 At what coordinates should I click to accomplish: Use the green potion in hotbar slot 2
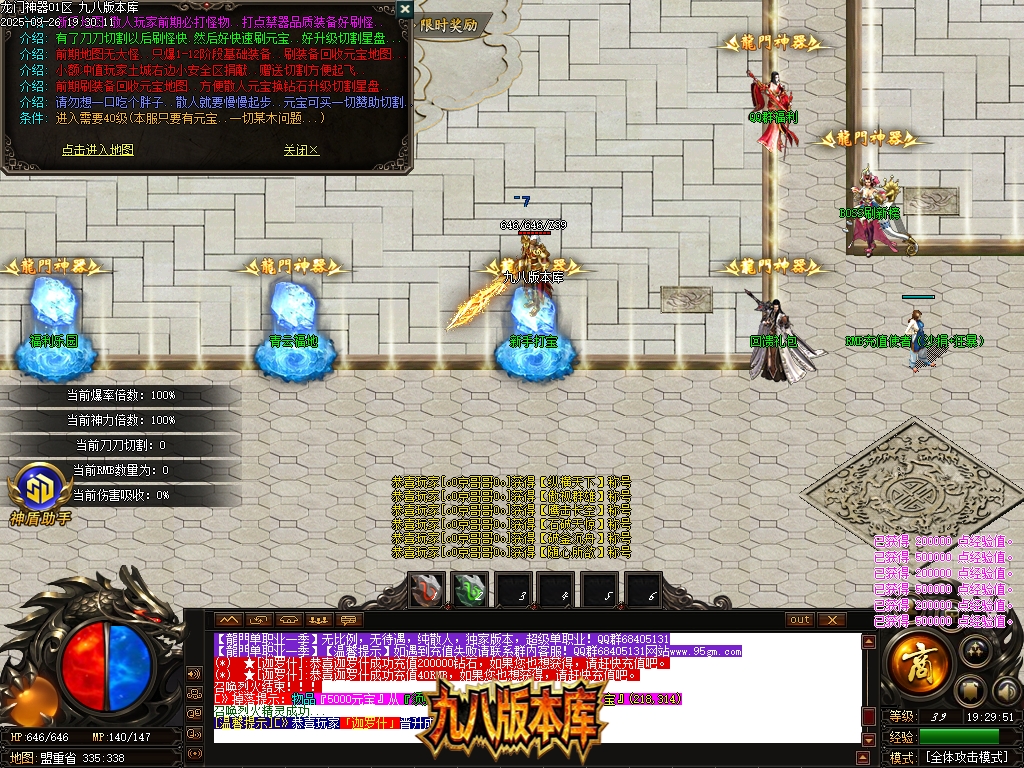pyautogui.click(x=471, y=590)
